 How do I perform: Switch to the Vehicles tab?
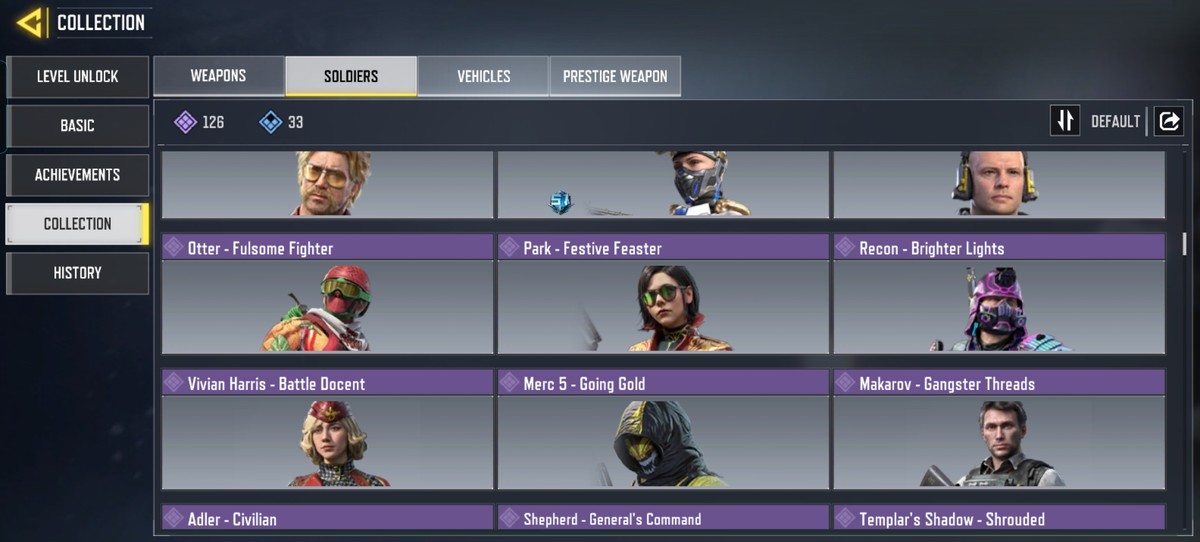pyautogui.click(x=483, y=76)
